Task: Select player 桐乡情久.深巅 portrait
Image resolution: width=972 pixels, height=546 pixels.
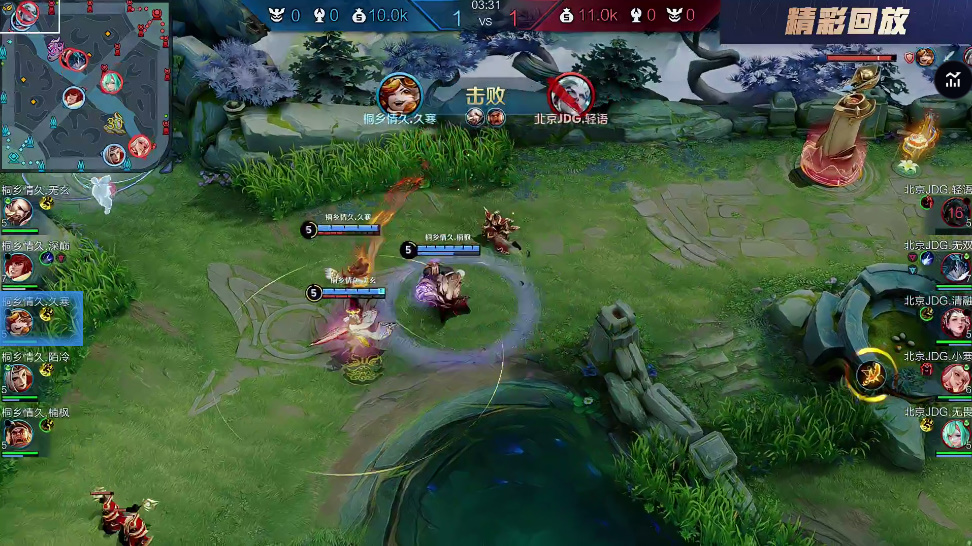Action: pyautogui.click(x=17, y=266)
